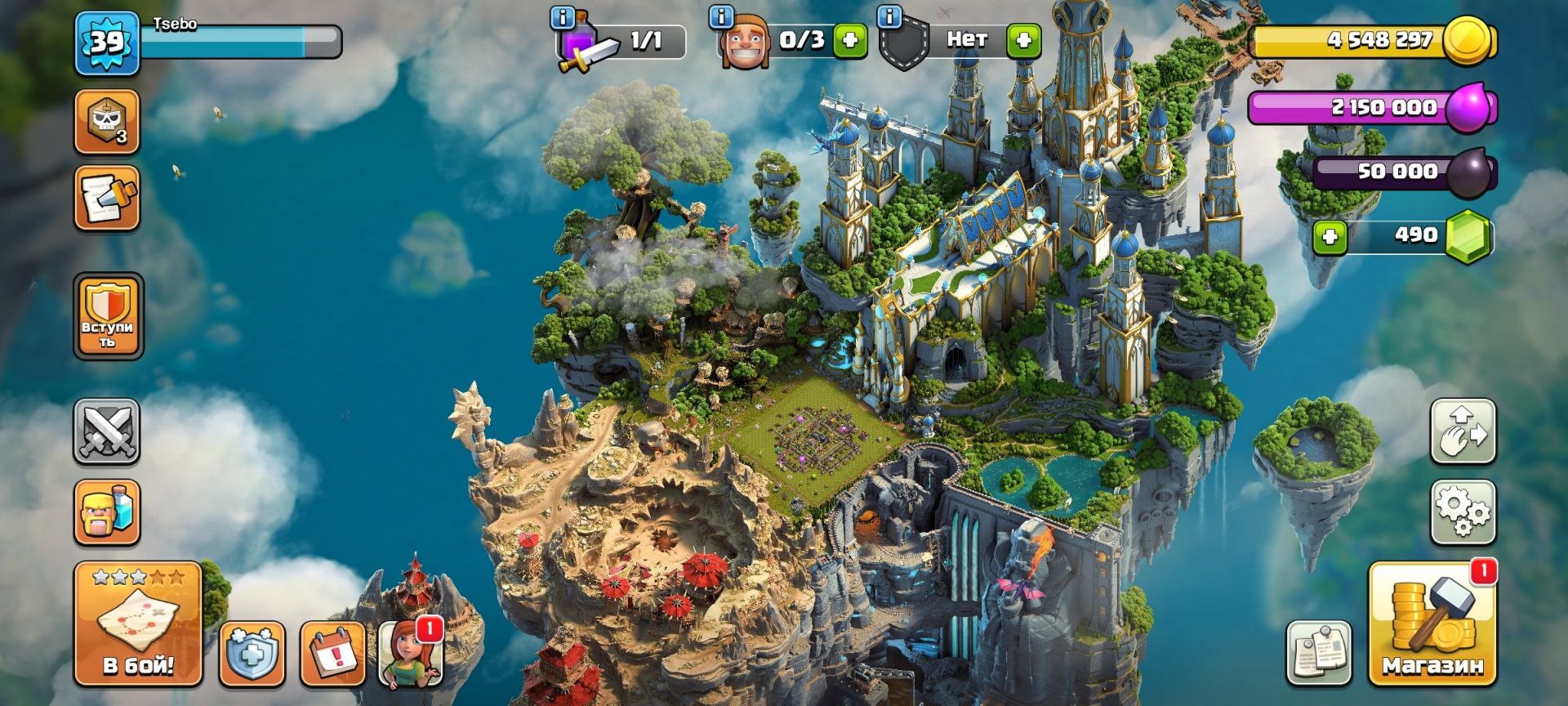Show info for the sword and potion counter
This screenshot has width=1568, height=706.
562,17
